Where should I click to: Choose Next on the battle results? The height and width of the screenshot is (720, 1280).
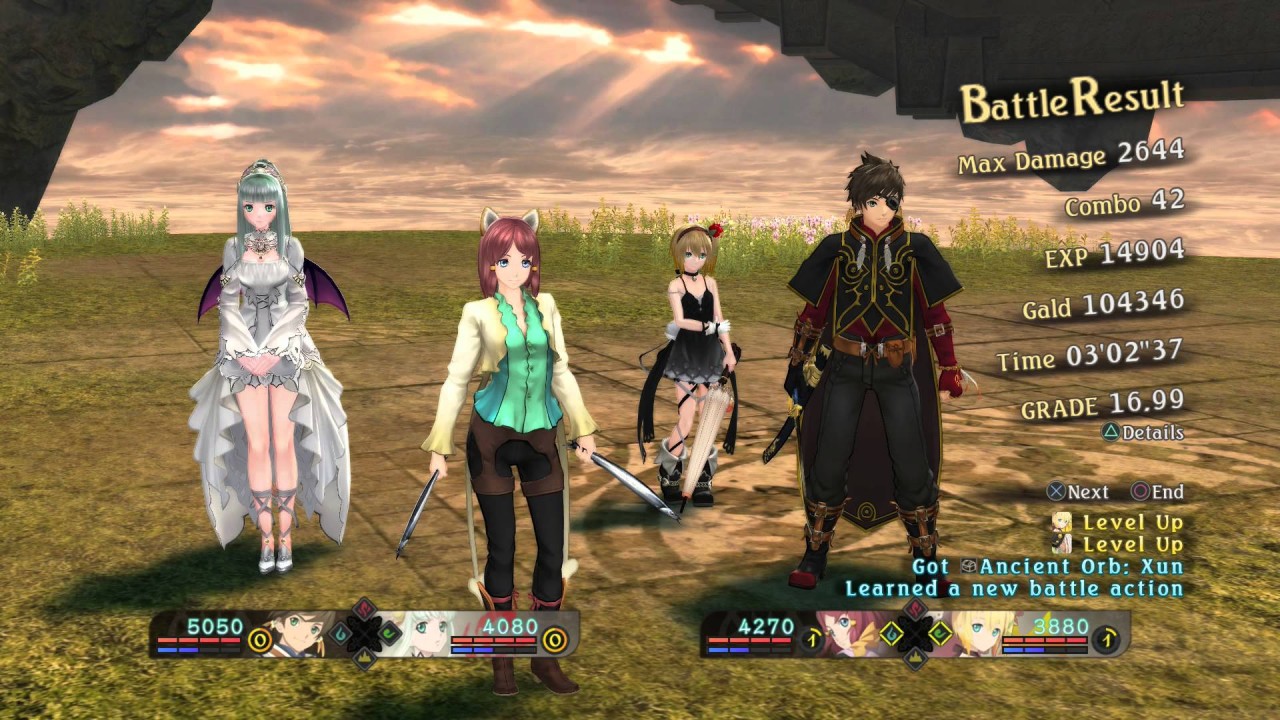1077,492
